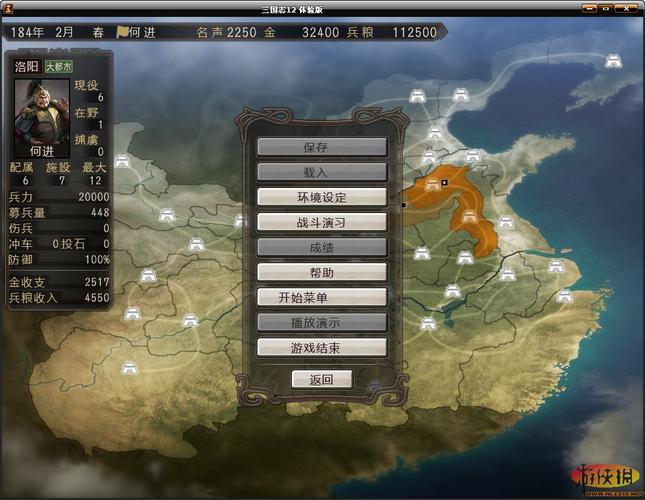This screenshot has height=500, width=645.
Task: Select the 保存 save option
Action: coord(321,147)
